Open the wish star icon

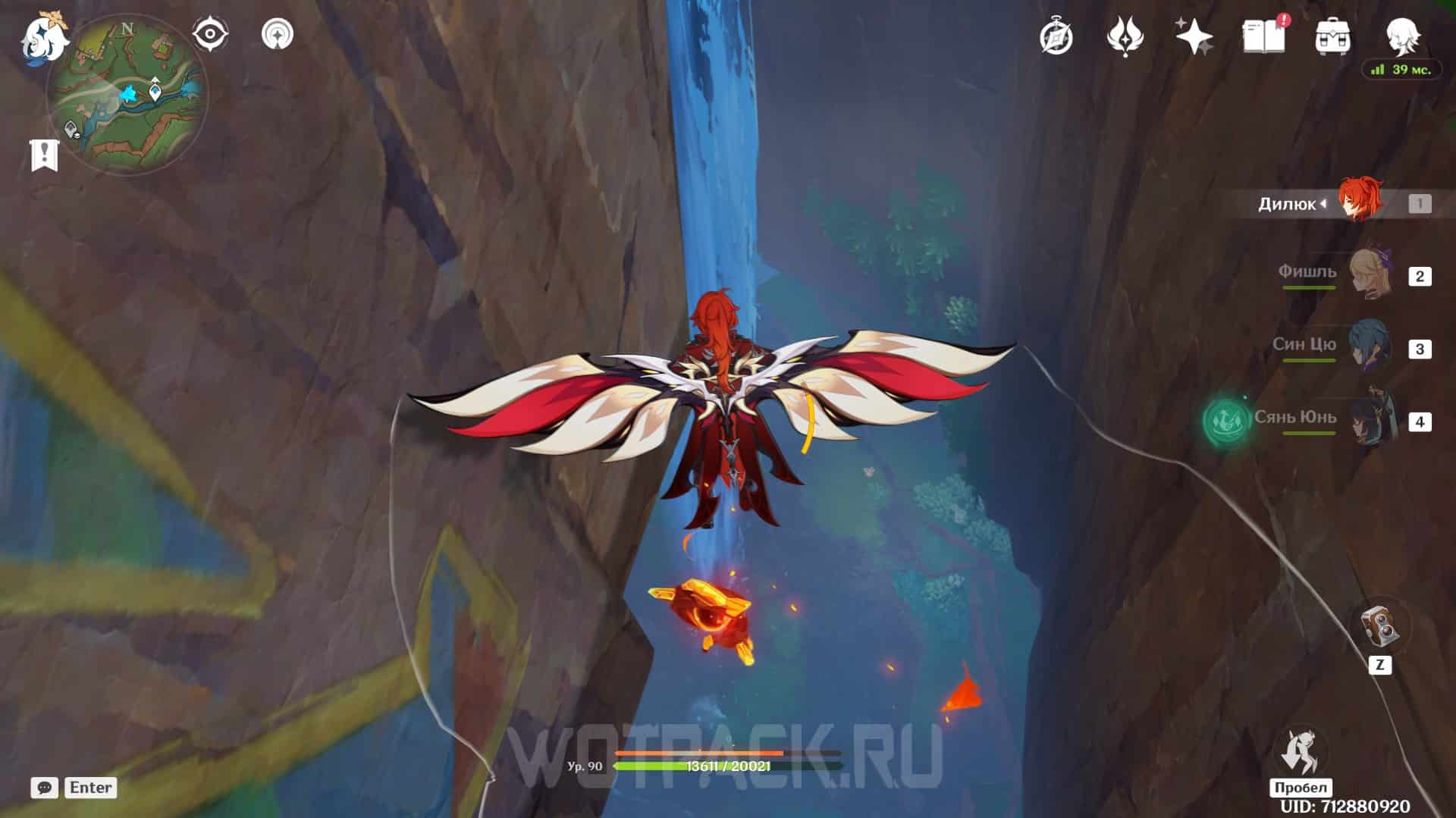[1194, 36]
